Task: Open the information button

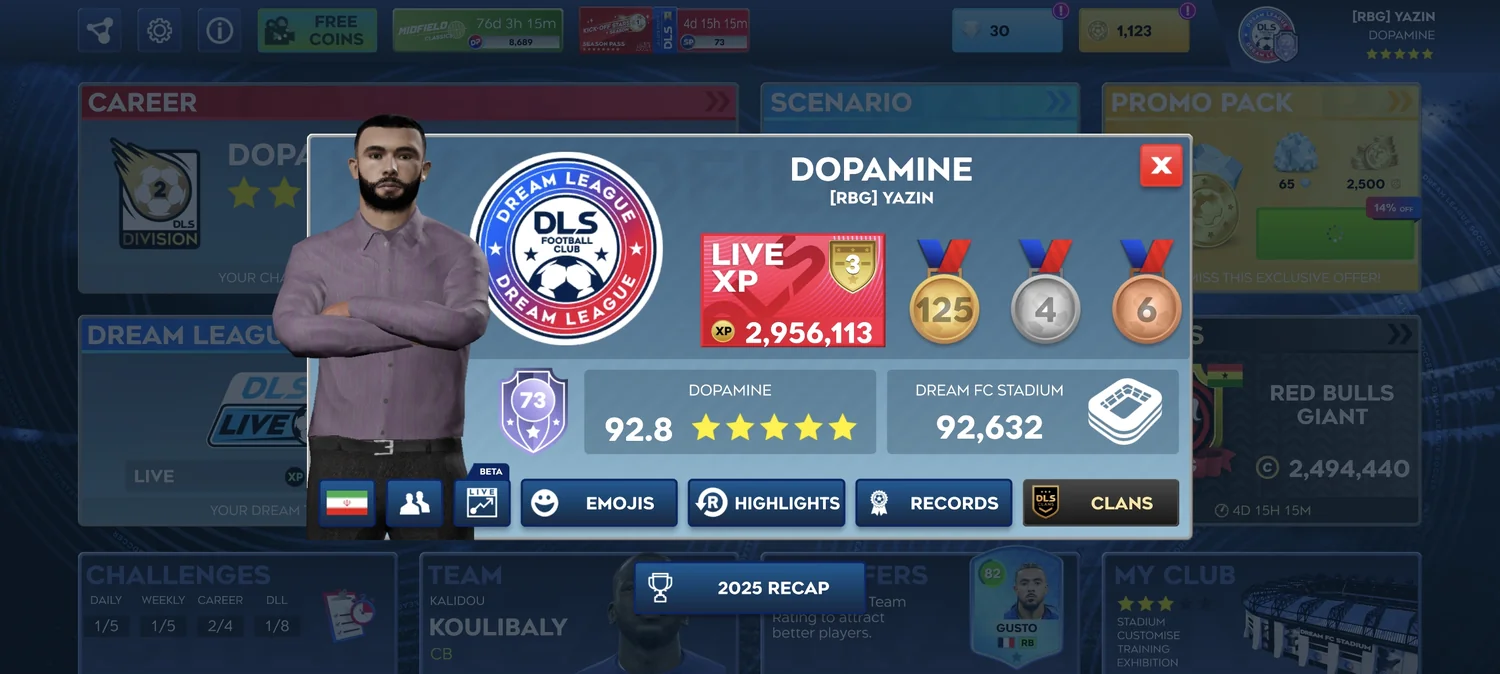Action: 219,31
